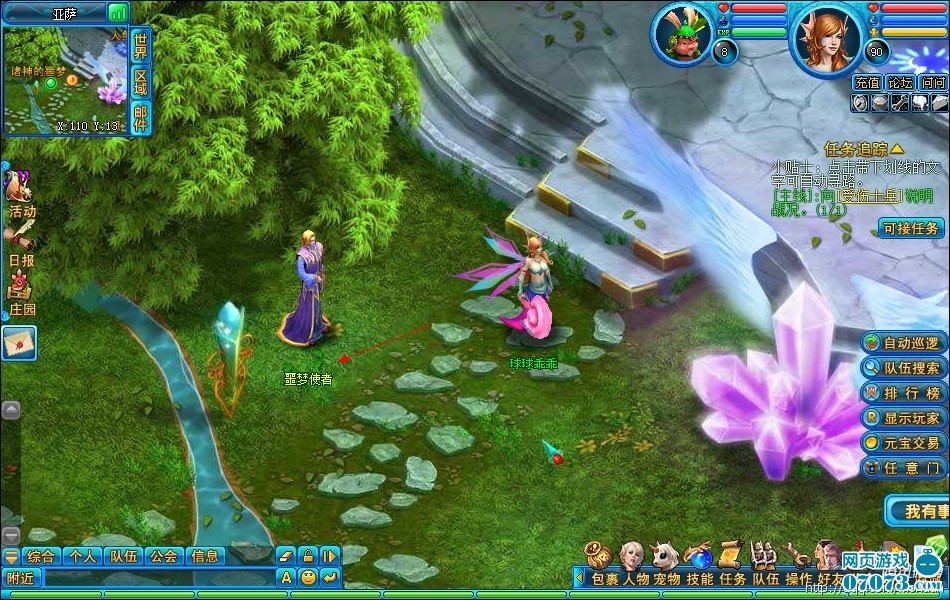Click the 可接任务 available quests button
This screenshot has width=950, height=600.
[911, 228]
